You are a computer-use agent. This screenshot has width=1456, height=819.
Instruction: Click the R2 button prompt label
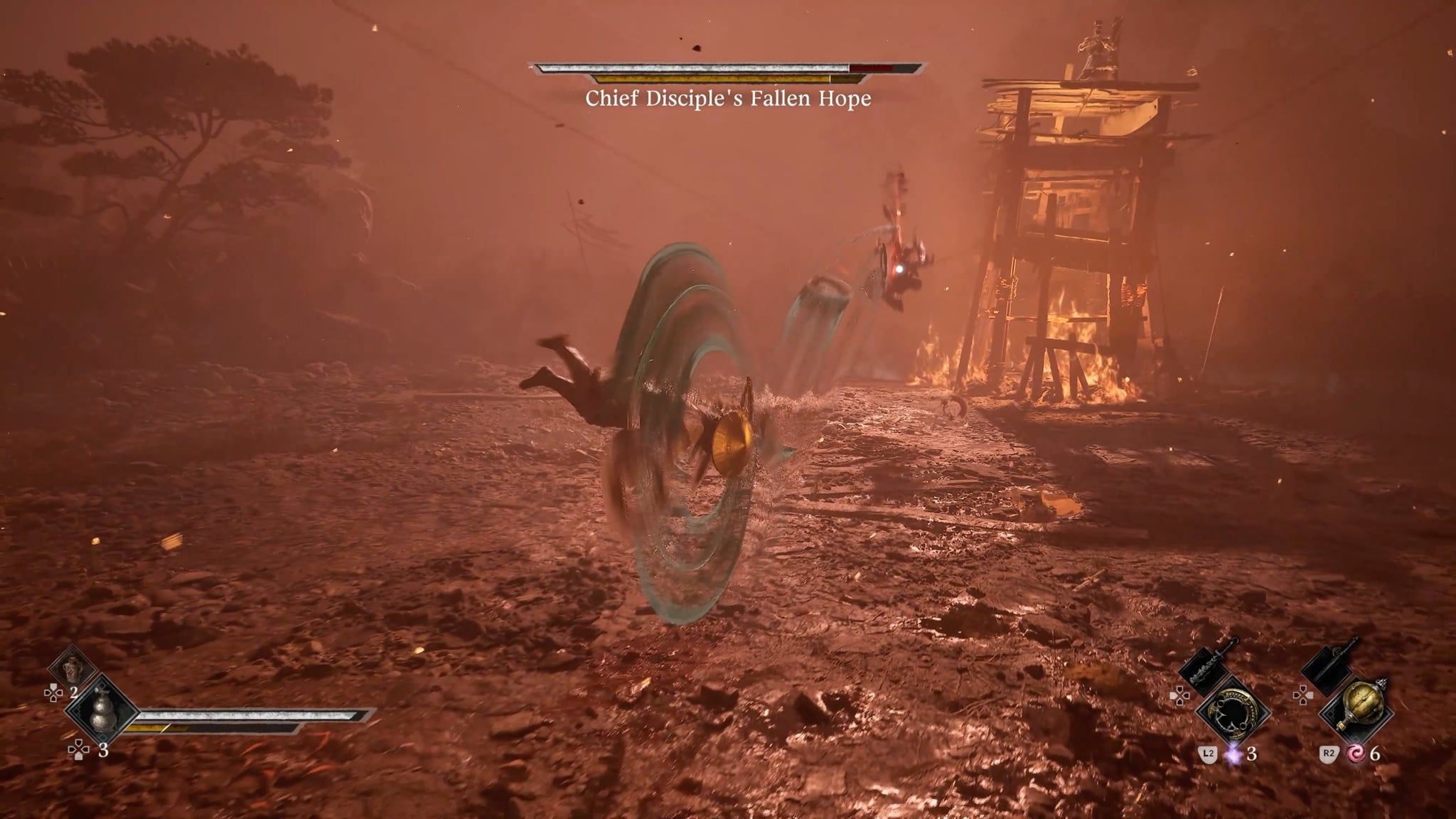1329,755
